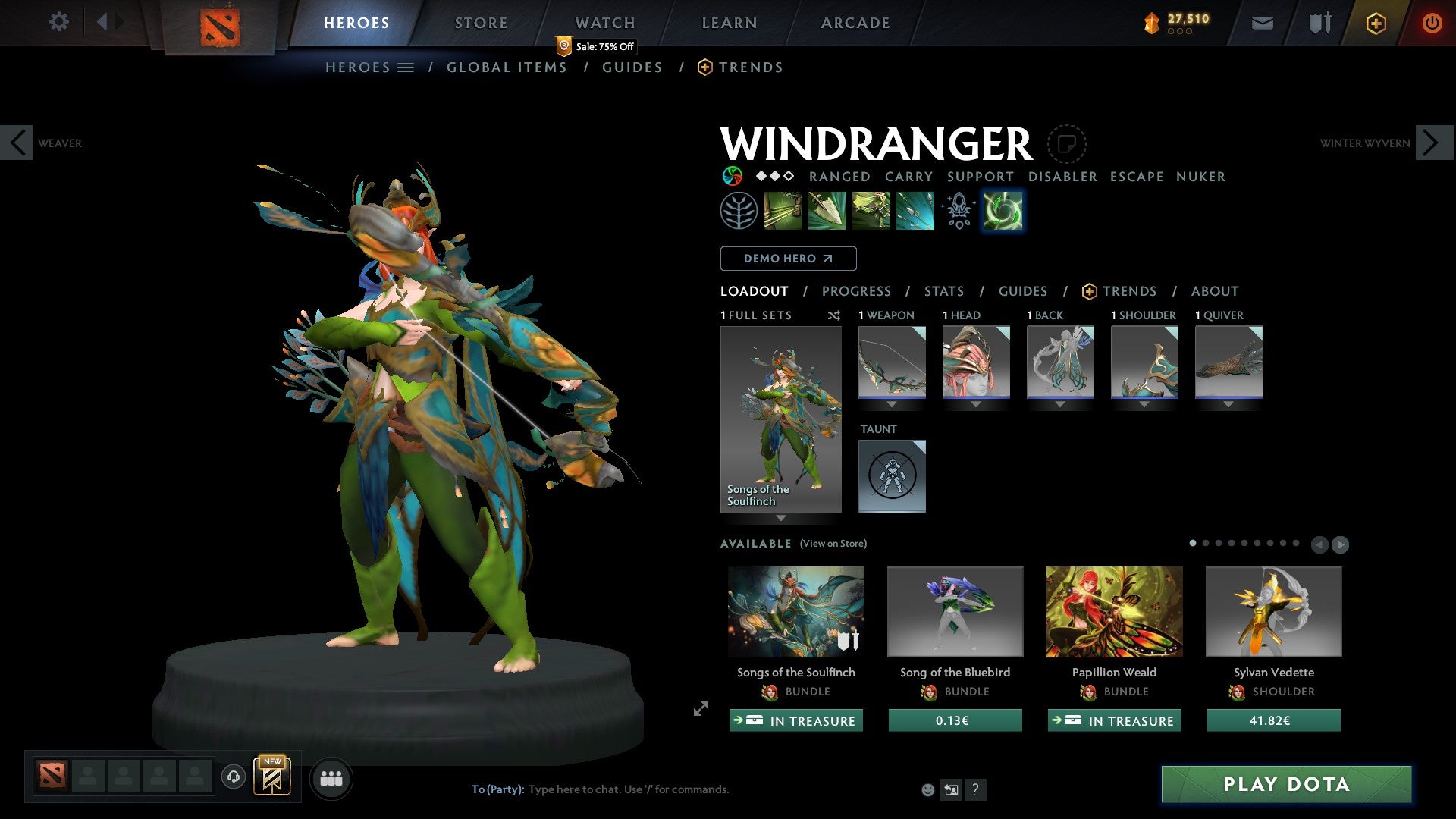Switch to the PROGRESS tab
Image resolution: width=1456 pixels, height=819 pixels.
tap(857, 291)
